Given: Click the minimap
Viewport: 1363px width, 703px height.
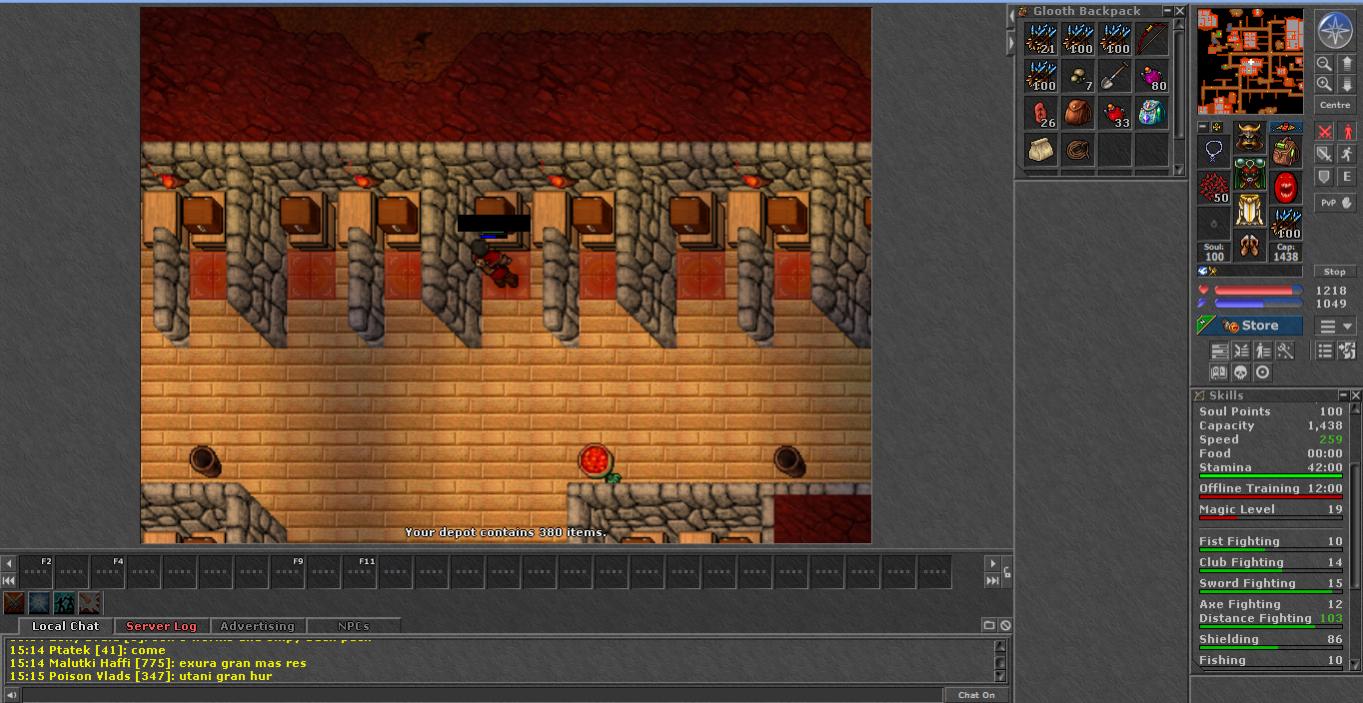Looking at the screenshot, I should pos(1250,62).
